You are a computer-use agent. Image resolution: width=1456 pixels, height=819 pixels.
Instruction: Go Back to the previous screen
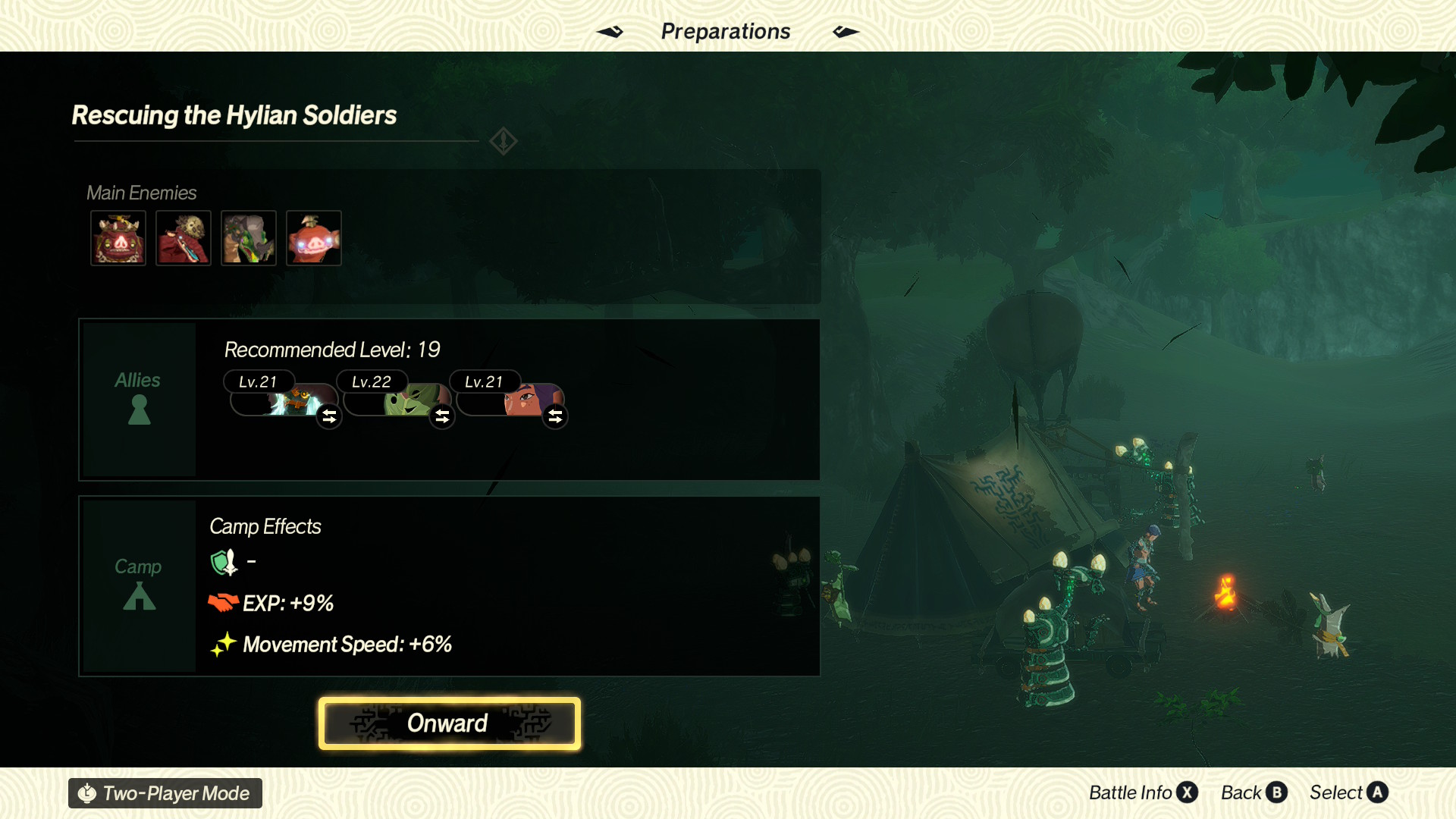click(x=1254, y=792)
